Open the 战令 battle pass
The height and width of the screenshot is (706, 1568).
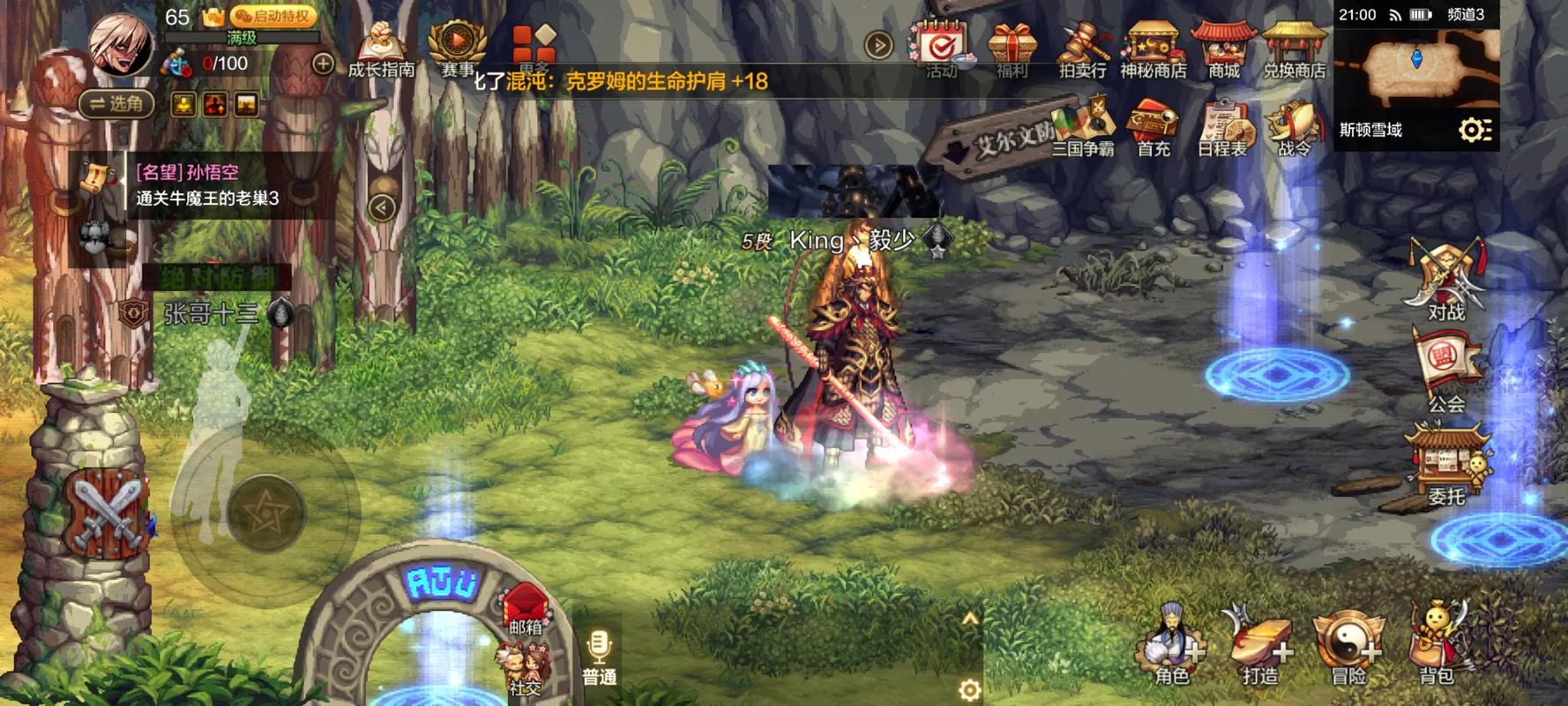click(x=1294, y=129)
